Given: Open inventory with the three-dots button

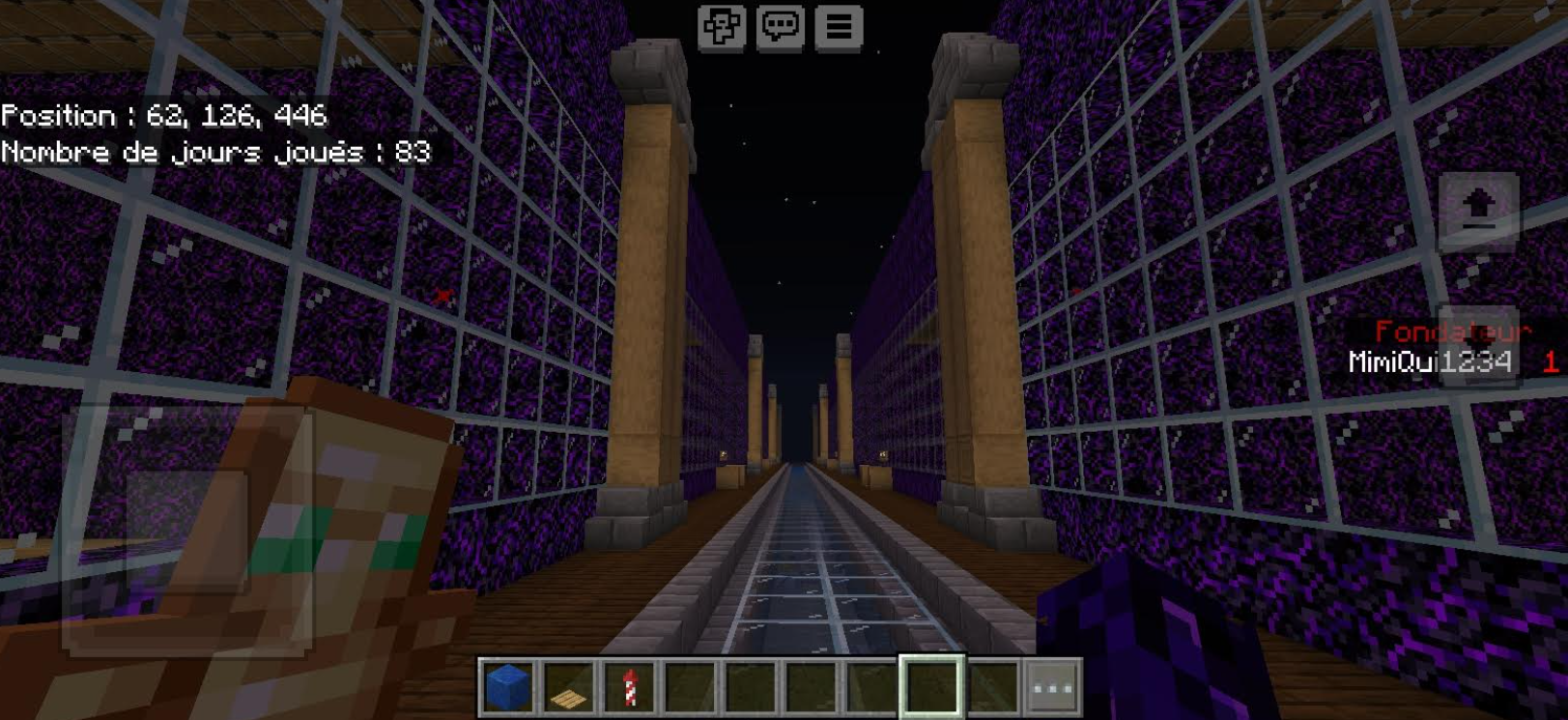Looking at the screenshot, I should click(1052, 687).
